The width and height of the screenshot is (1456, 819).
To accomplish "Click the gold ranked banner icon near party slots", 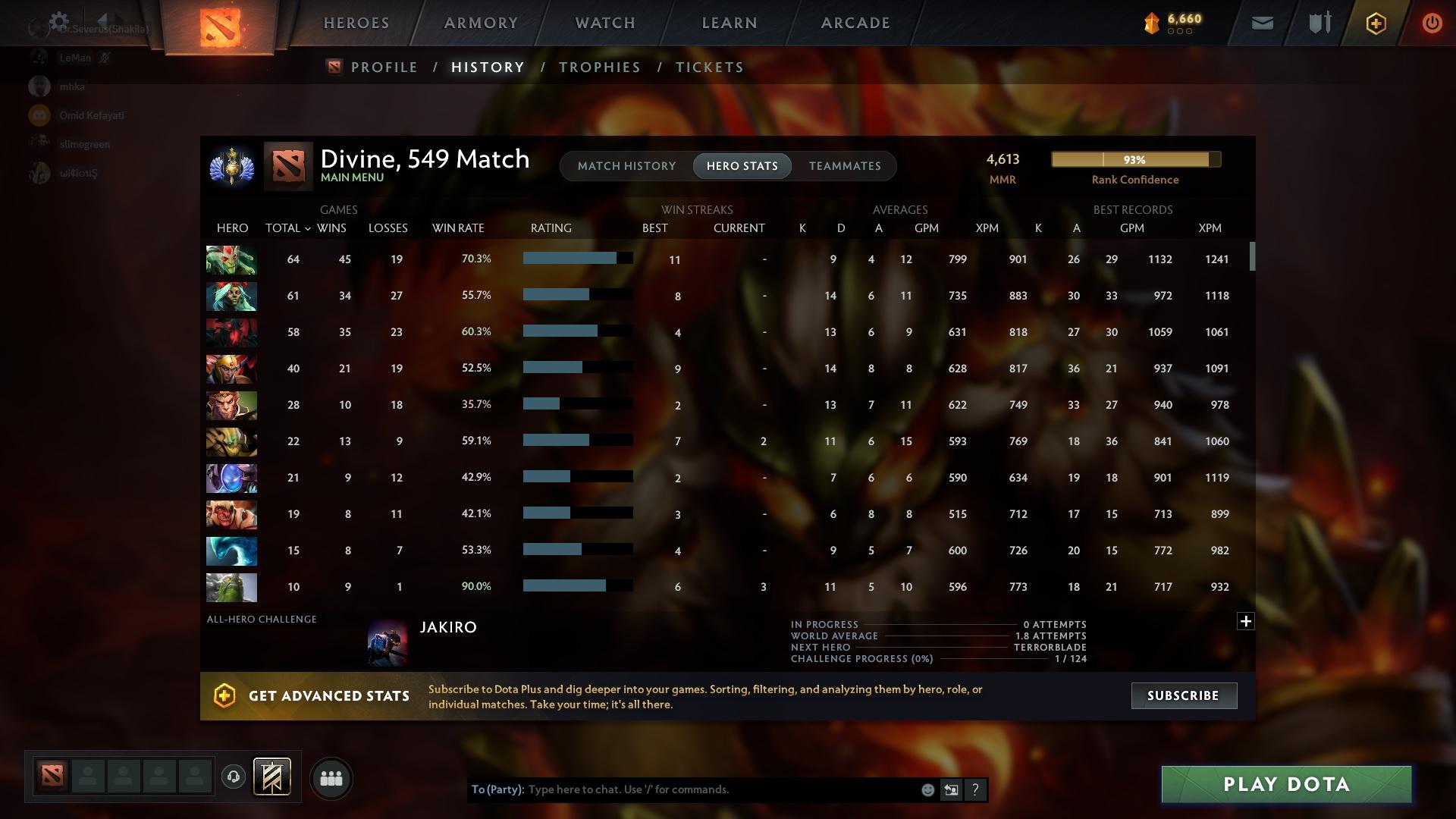I will tap(271, 778).
